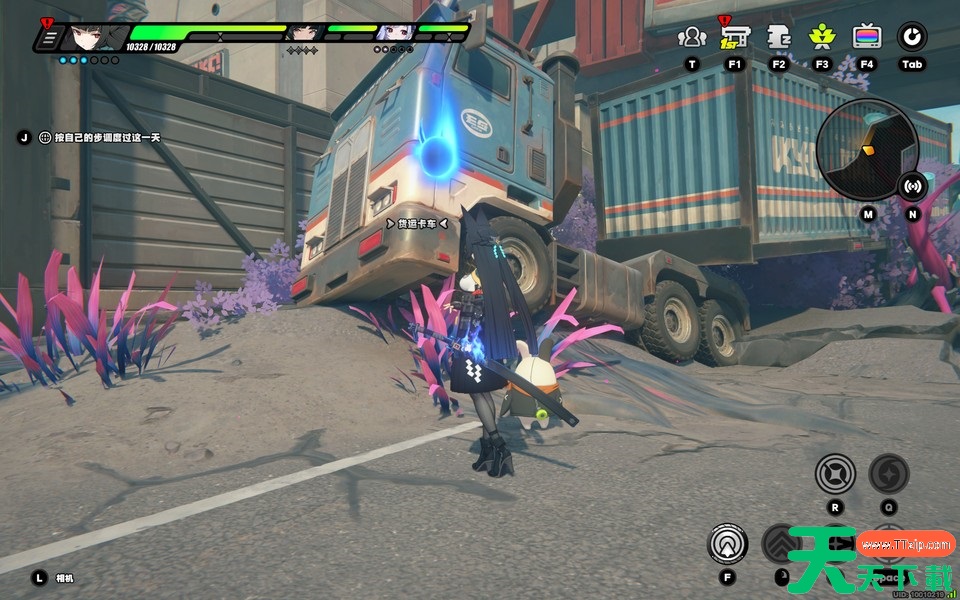Open the rainbow TV icon

click(866, 37)
